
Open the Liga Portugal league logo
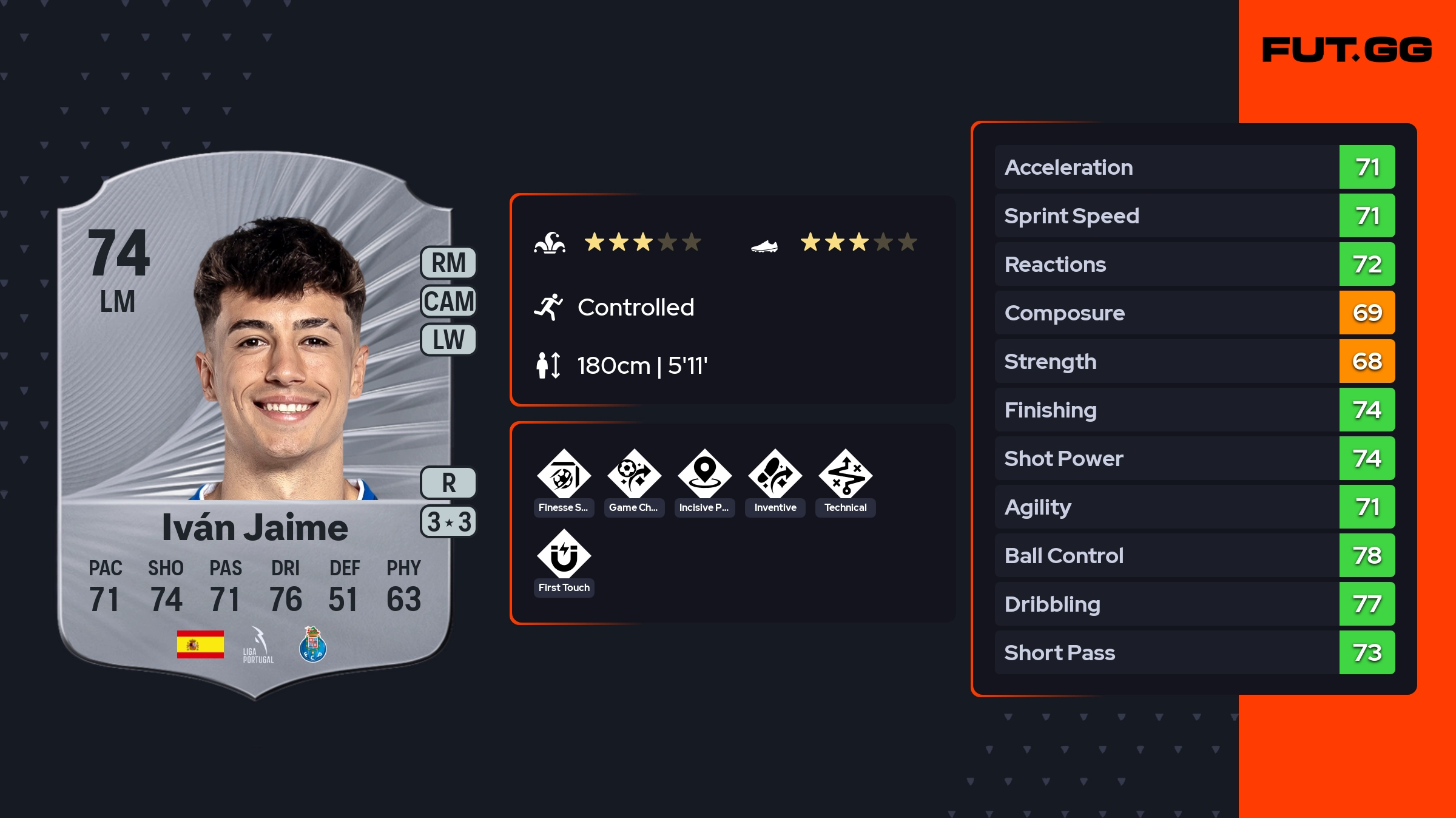[258, 646]
